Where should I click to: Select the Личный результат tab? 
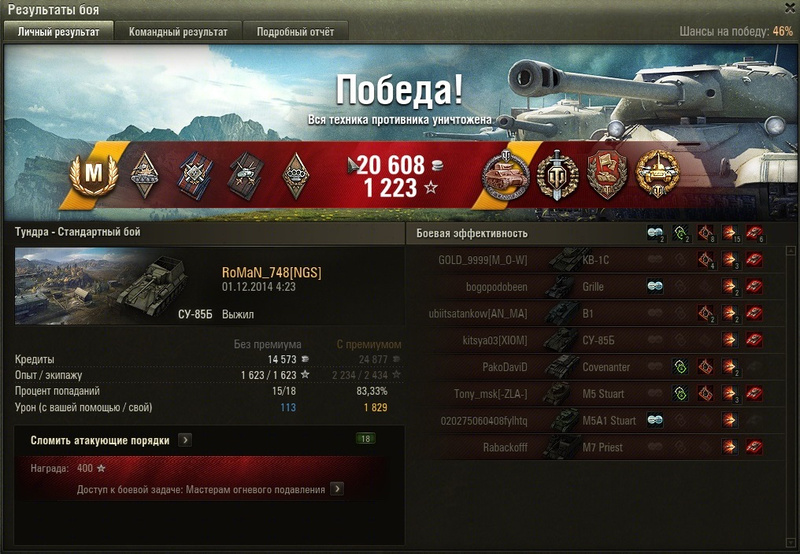tap(59, 32)
